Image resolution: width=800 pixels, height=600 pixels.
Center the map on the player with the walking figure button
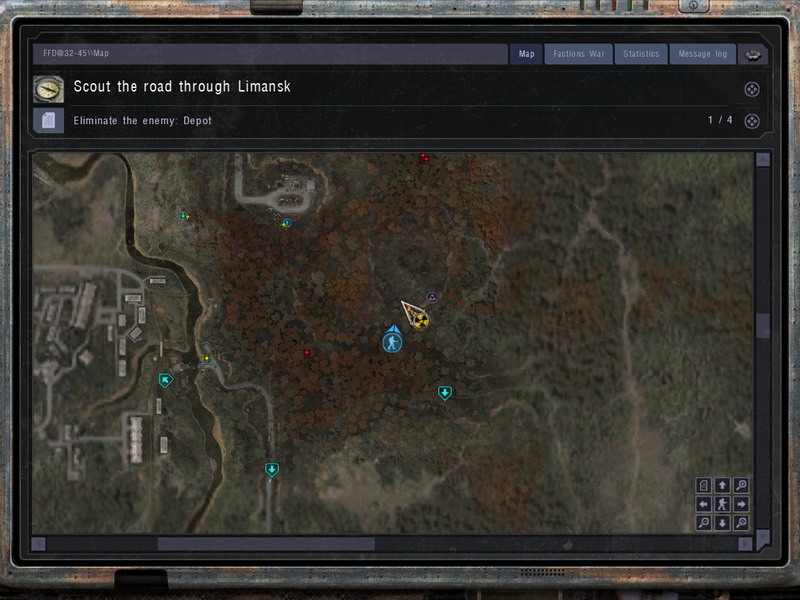[x=722, y=504]
